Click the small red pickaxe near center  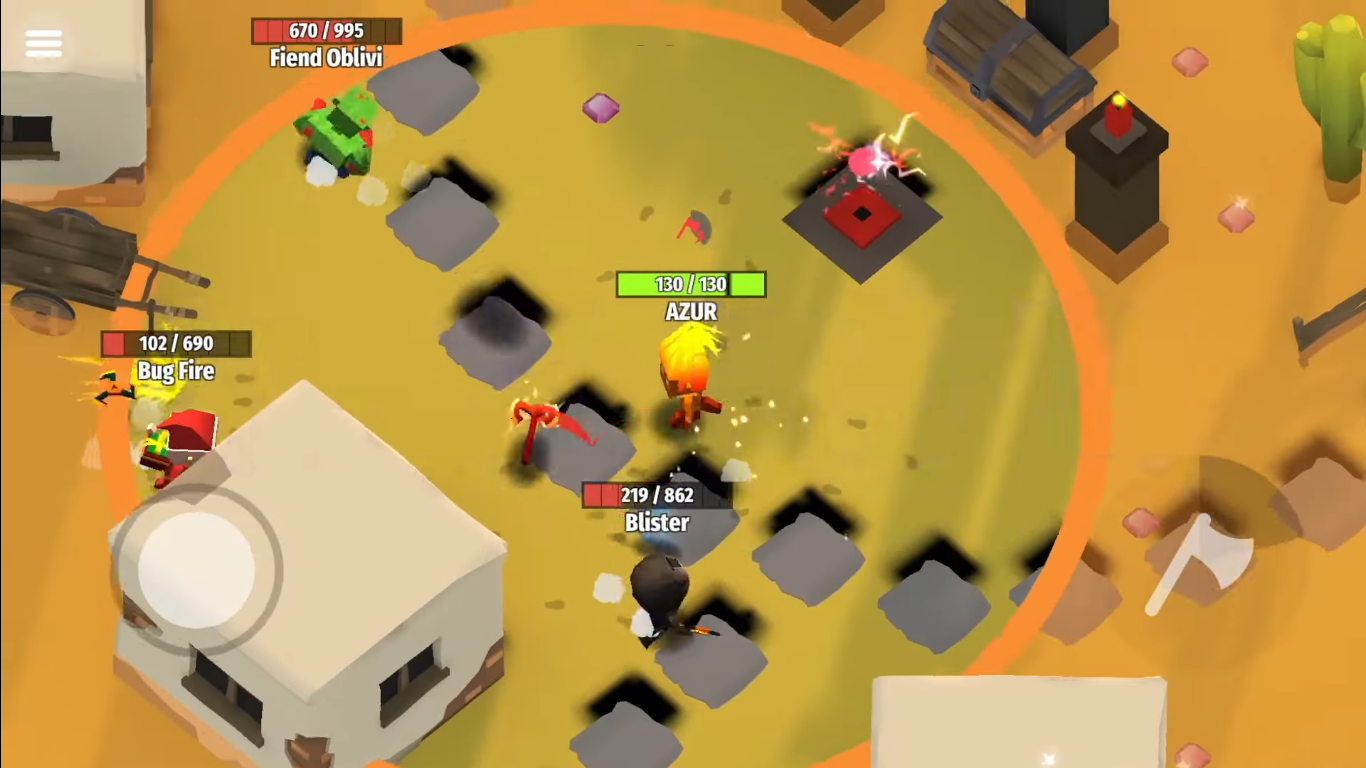tap(691, 230)
